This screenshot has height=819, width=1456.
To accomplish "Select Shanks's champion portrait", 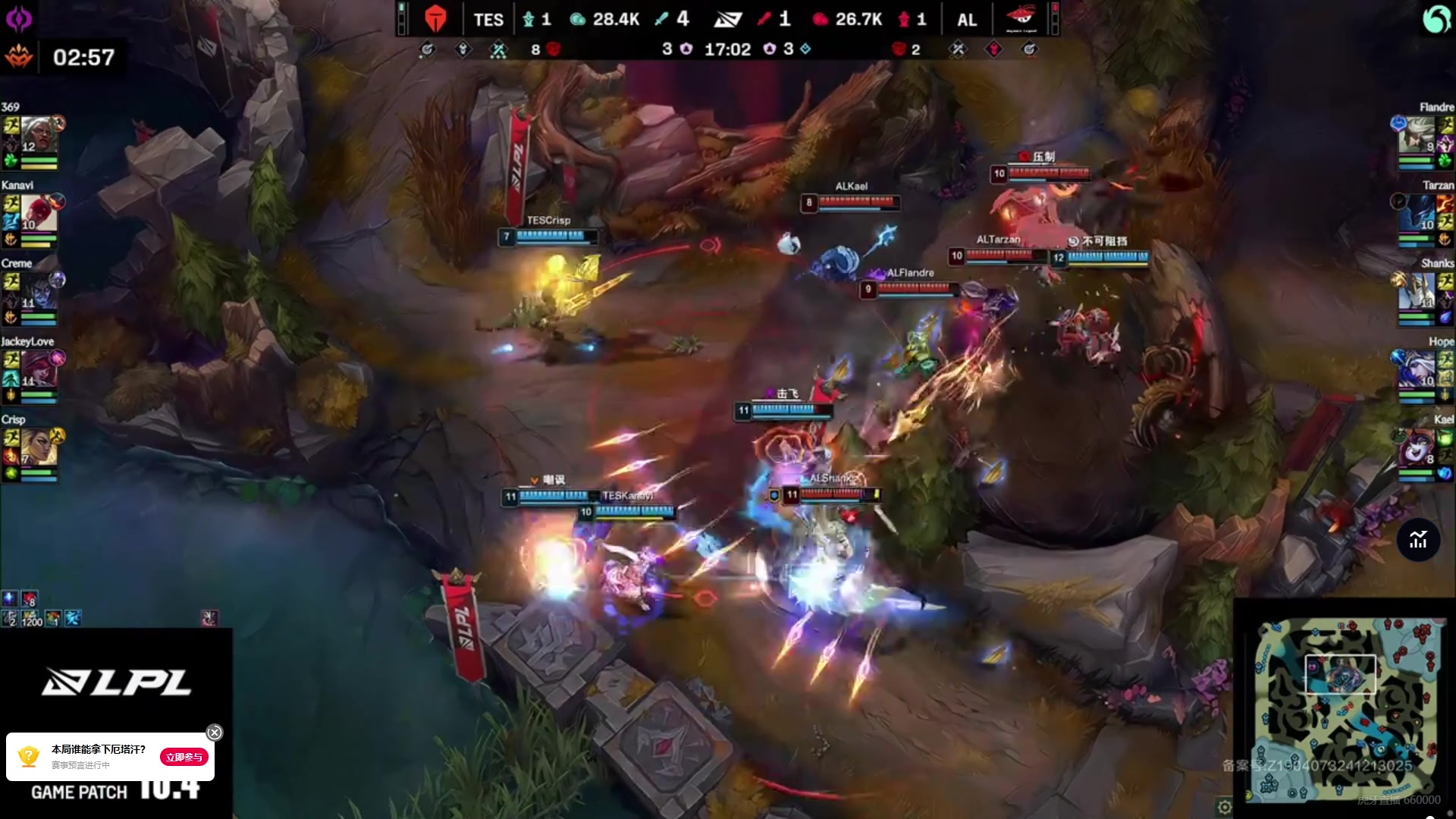I will coord(1417,291).
